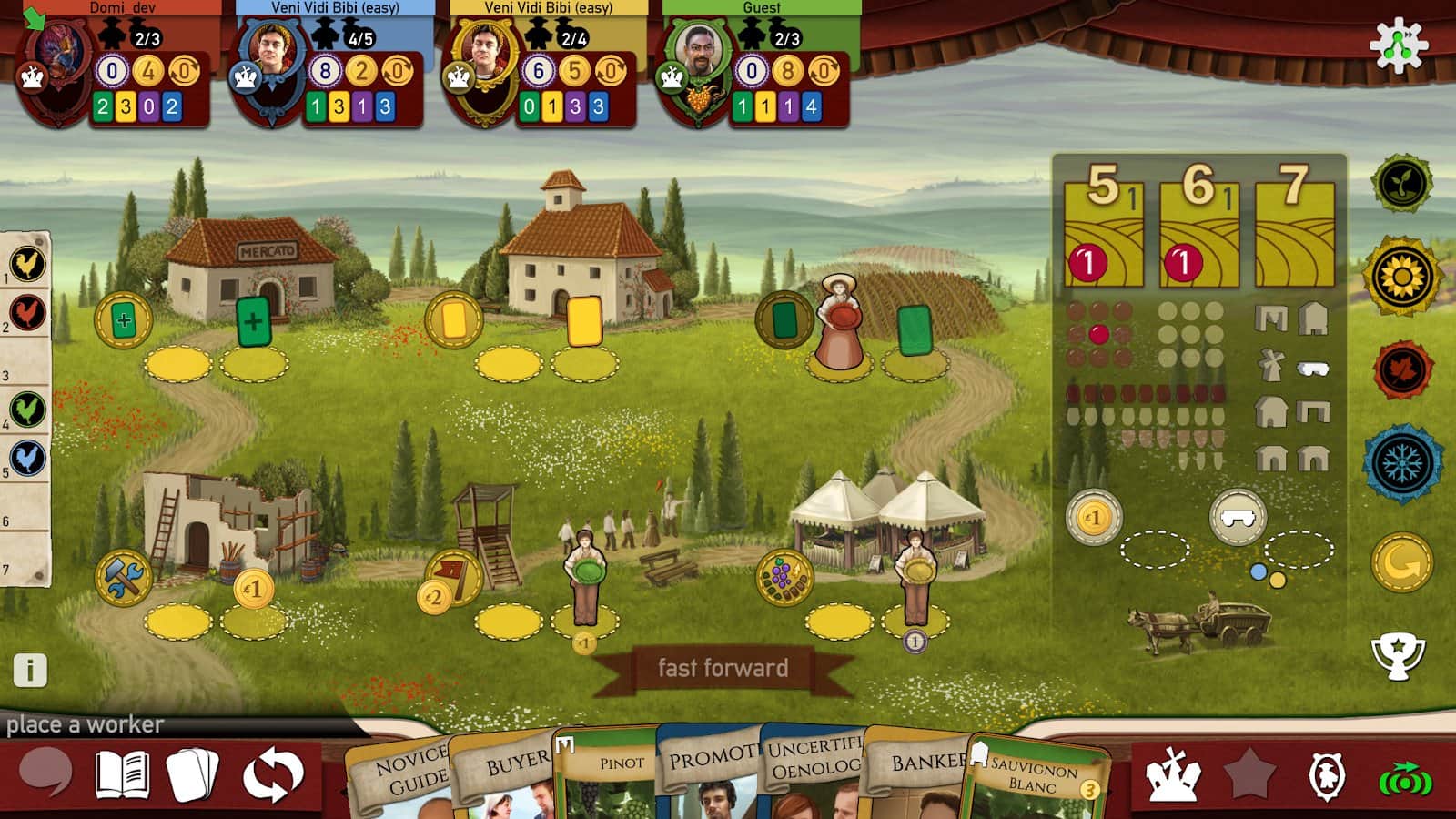The image size is (1456, 819).
Task: Open the info panel button
Action: [30, 671]
